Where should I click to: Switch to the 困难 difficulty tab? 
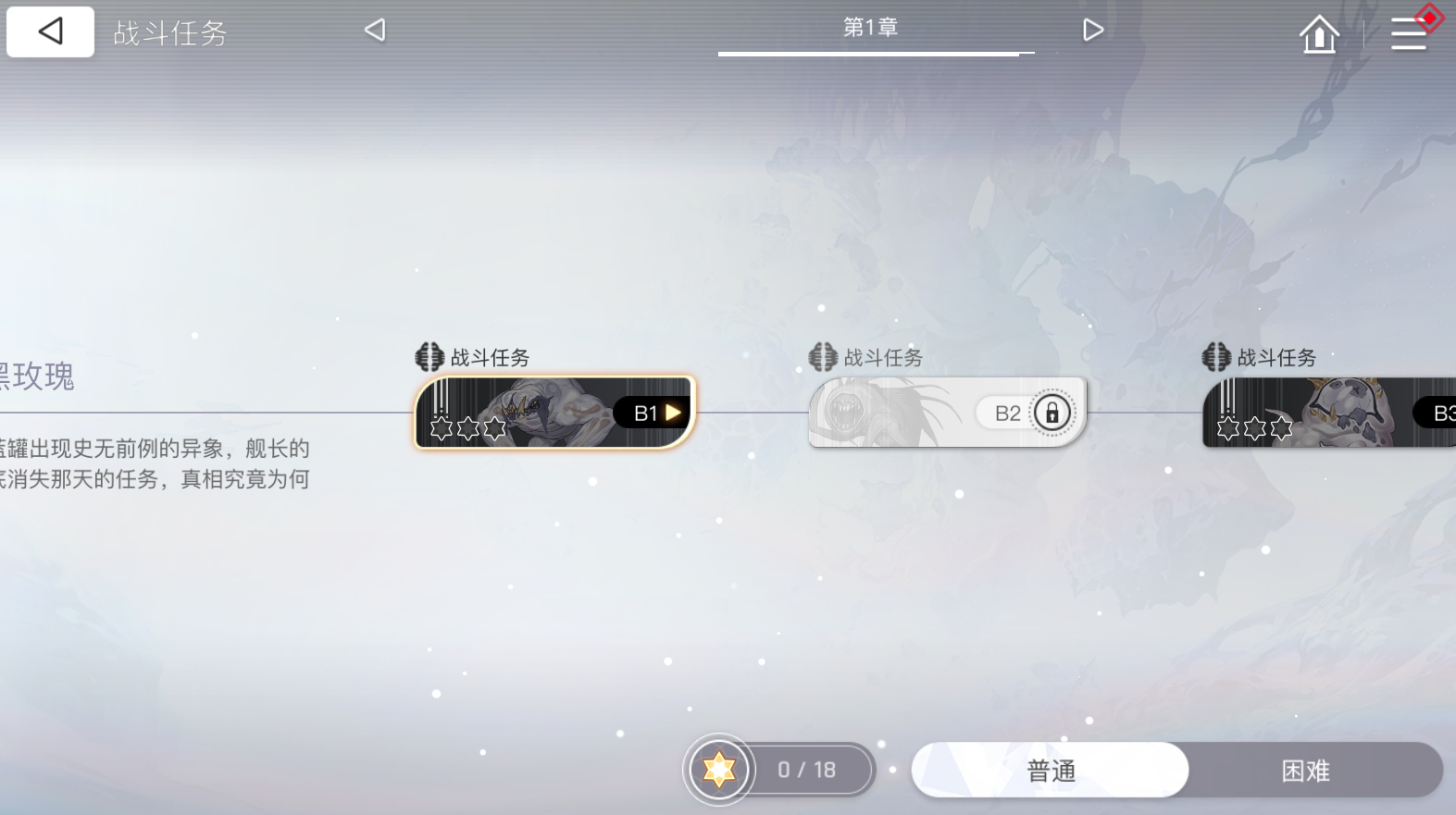pos(1305,770)
